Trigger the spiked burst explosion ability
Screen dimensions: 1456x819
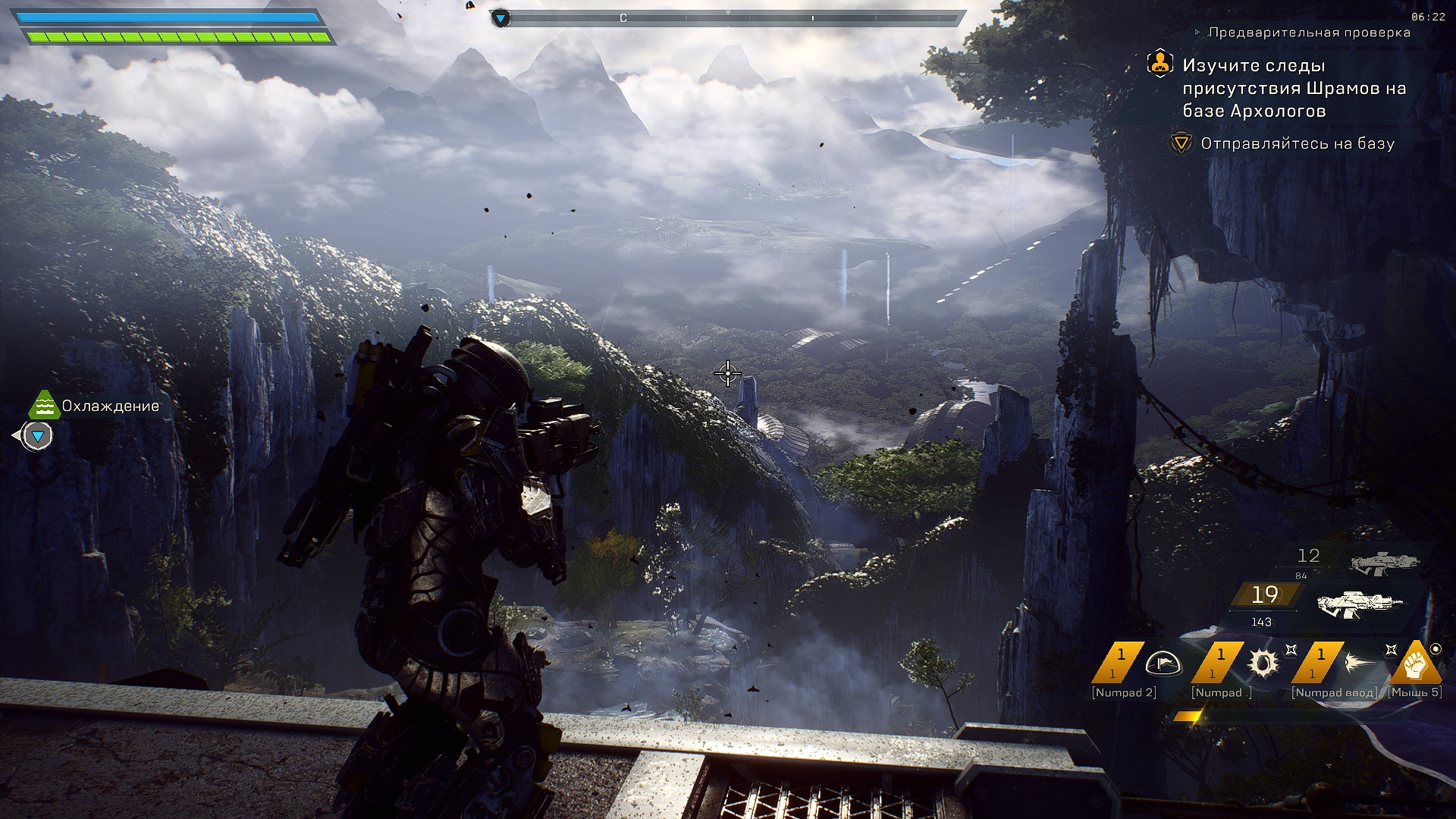(1263, 663)
